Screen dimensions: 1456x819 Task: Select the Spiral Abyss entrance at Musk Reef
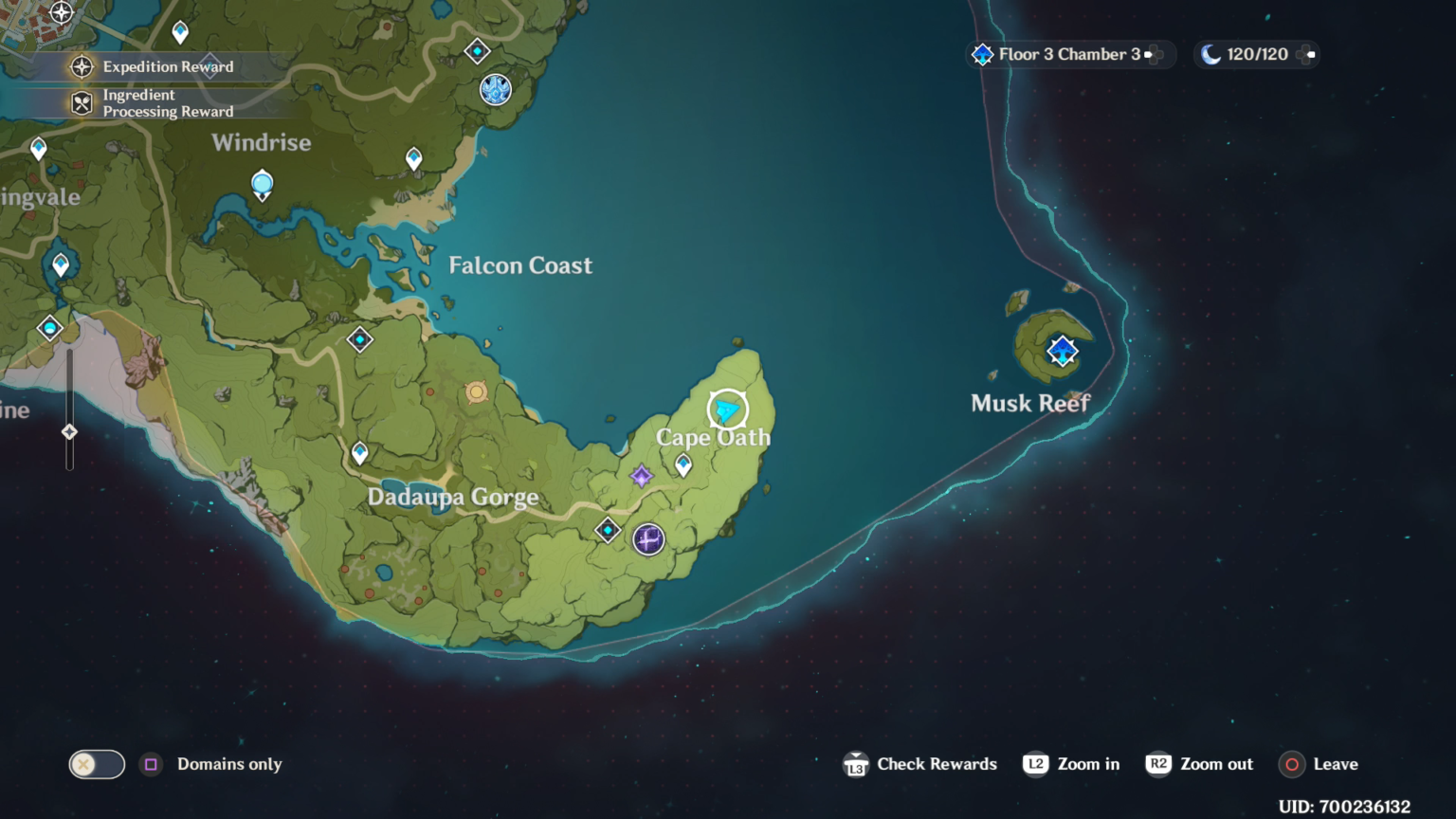1062,352
